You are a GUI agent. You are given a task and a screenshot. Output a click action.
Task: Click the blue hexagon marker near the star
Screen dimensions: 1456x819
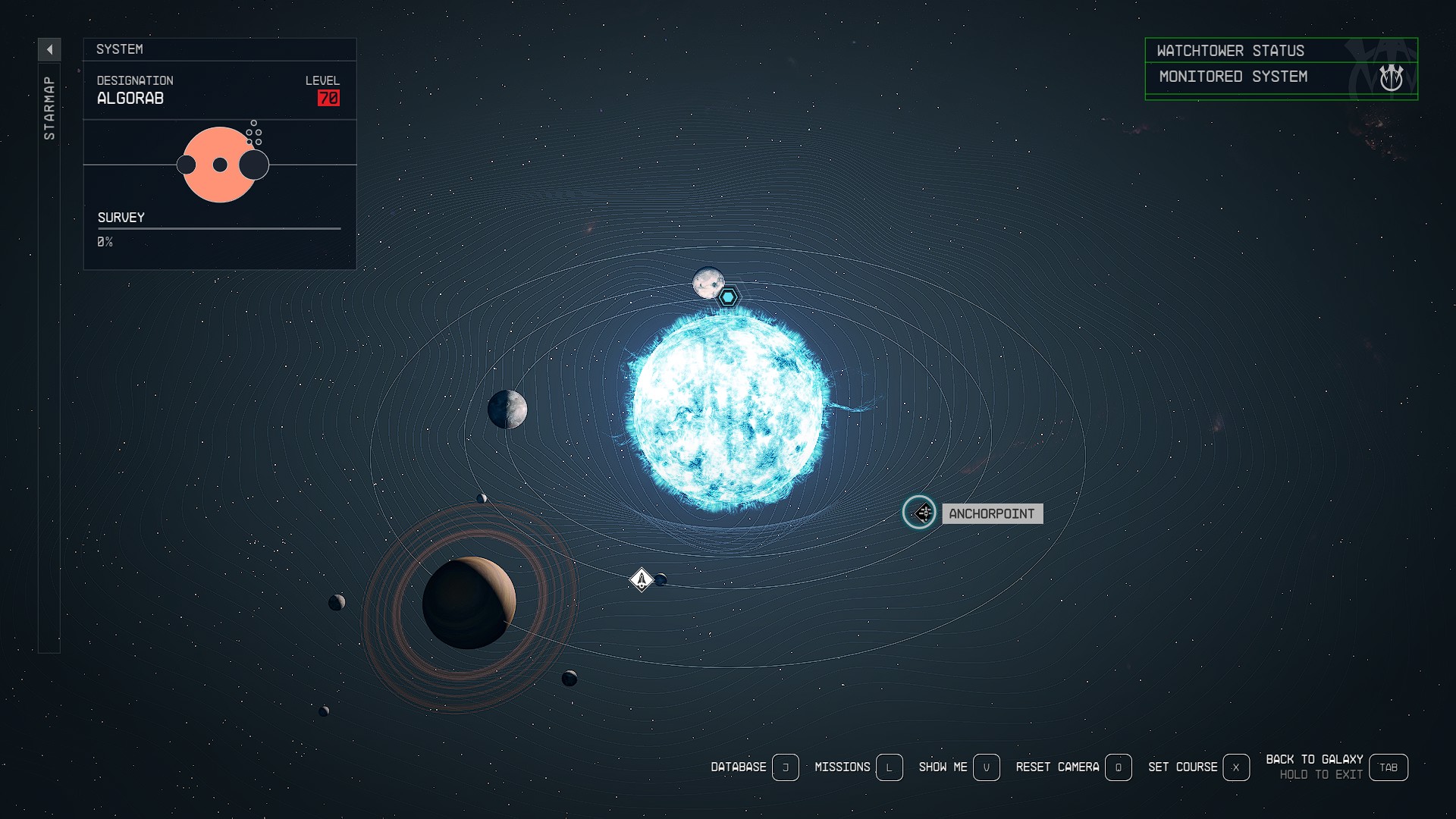pos(728,297)
